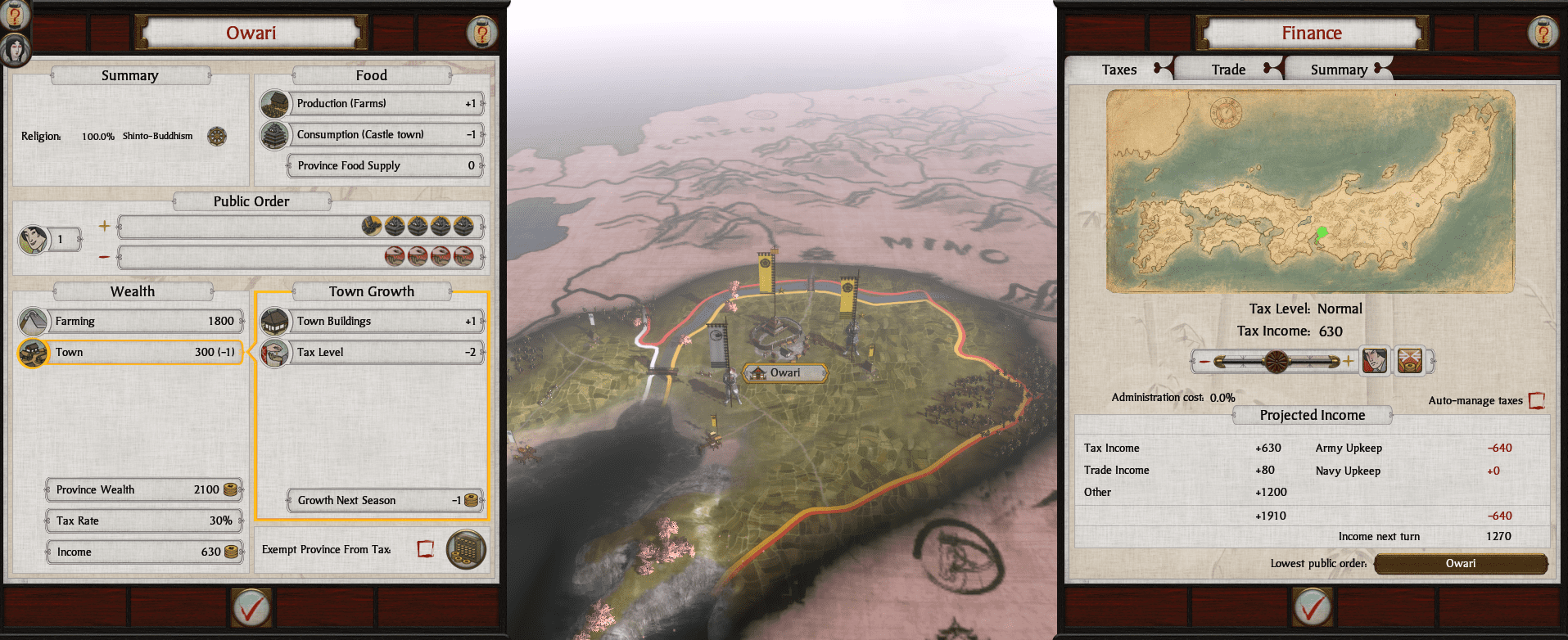Click the abacus icon beside tax exemption

[466, 549]
